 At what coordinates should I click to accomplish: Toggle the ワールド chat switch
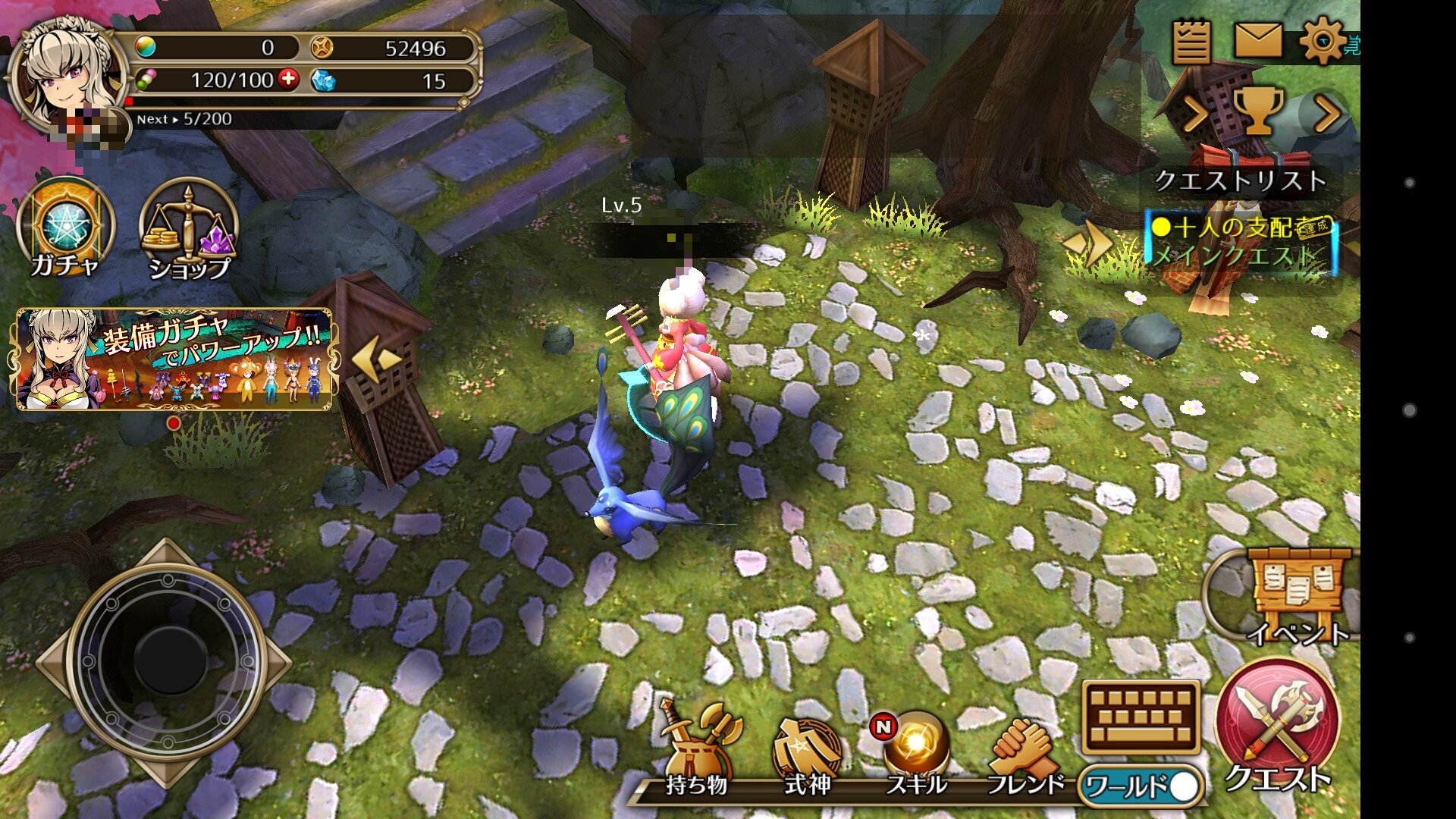coord(1143,786)
